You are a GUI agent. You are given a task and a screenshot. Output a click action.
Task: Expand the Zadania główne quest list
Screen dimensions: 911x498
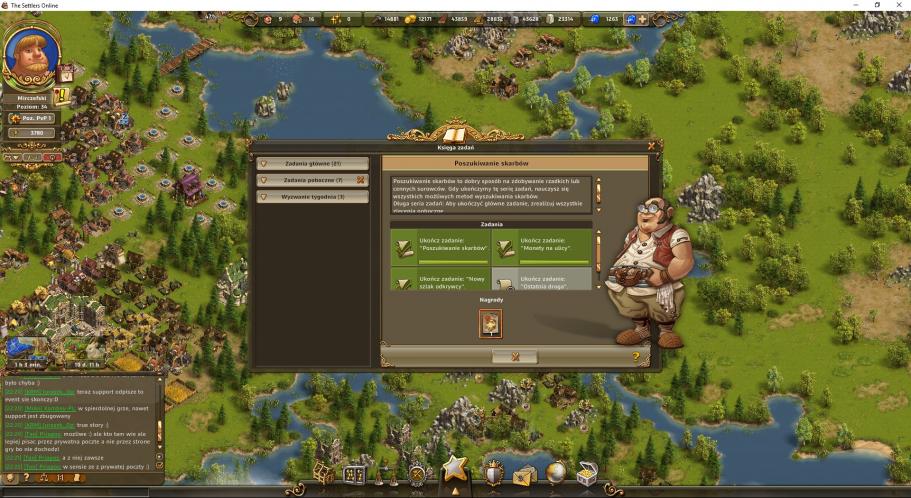point(313,163)
